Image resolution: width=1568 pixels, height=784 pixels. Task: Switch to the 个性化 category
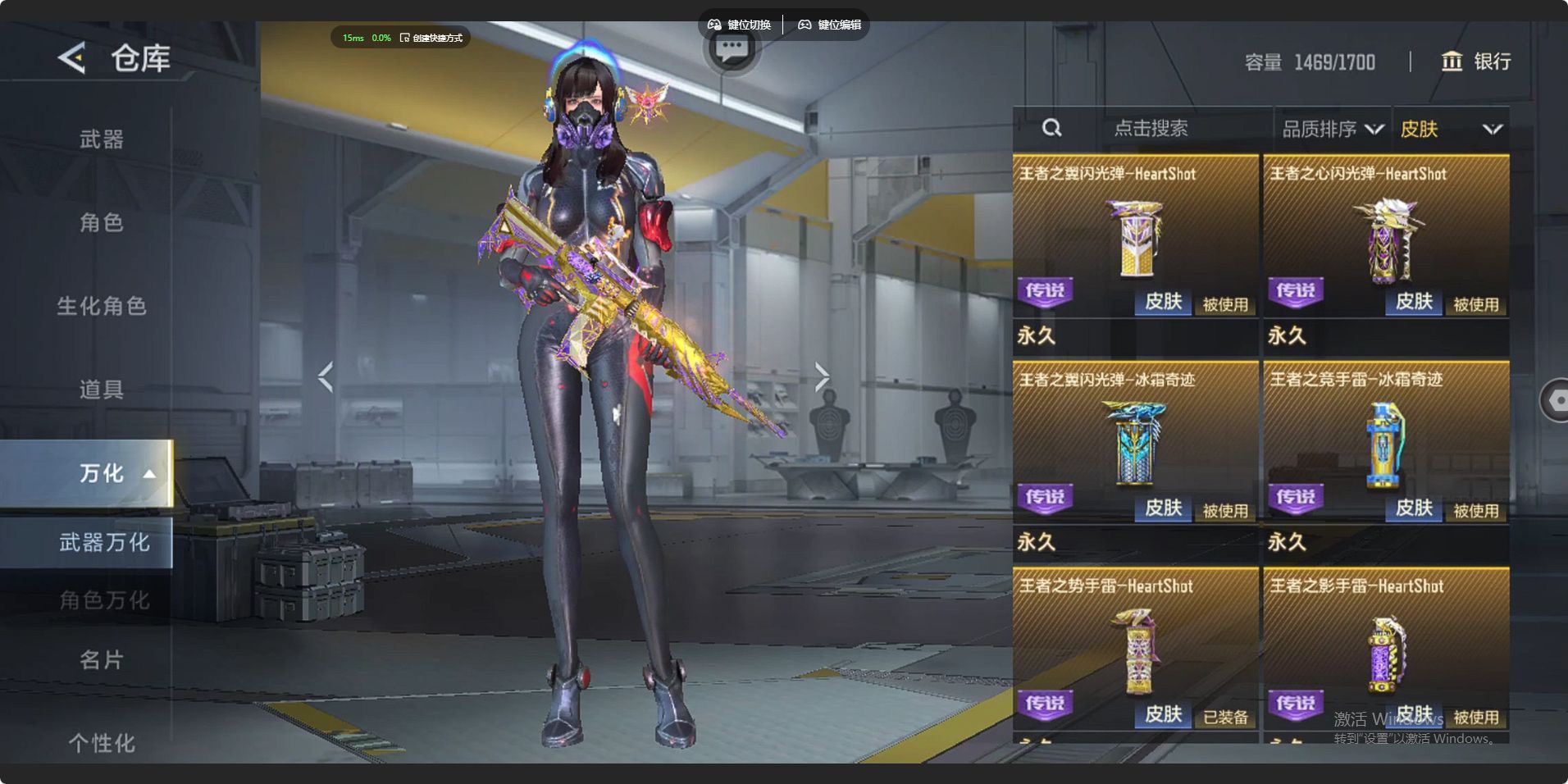click(101, 742)
